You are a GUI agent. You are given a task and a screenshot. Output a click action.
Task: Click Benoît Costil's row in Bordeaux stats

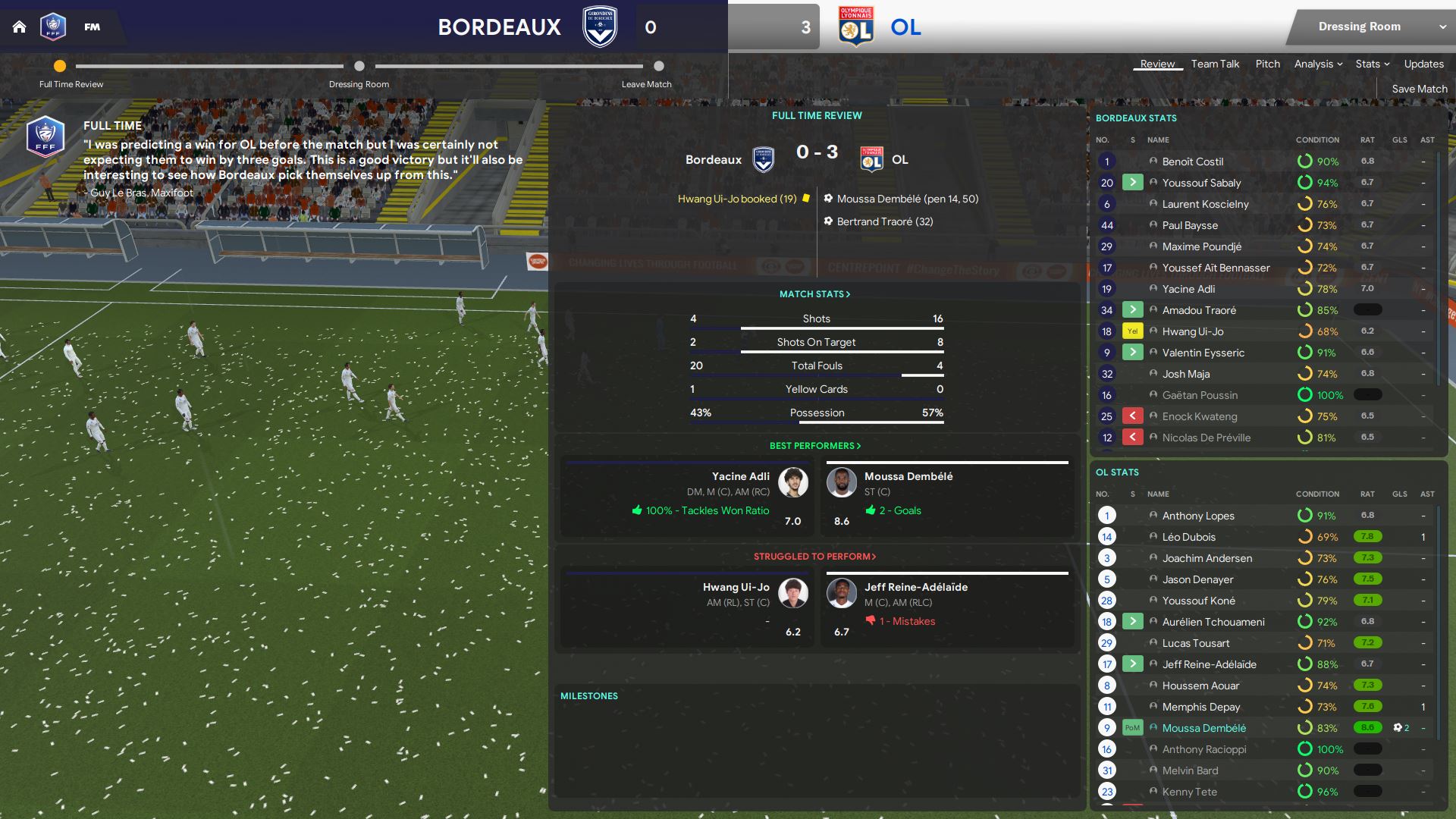click(1192, 162)
